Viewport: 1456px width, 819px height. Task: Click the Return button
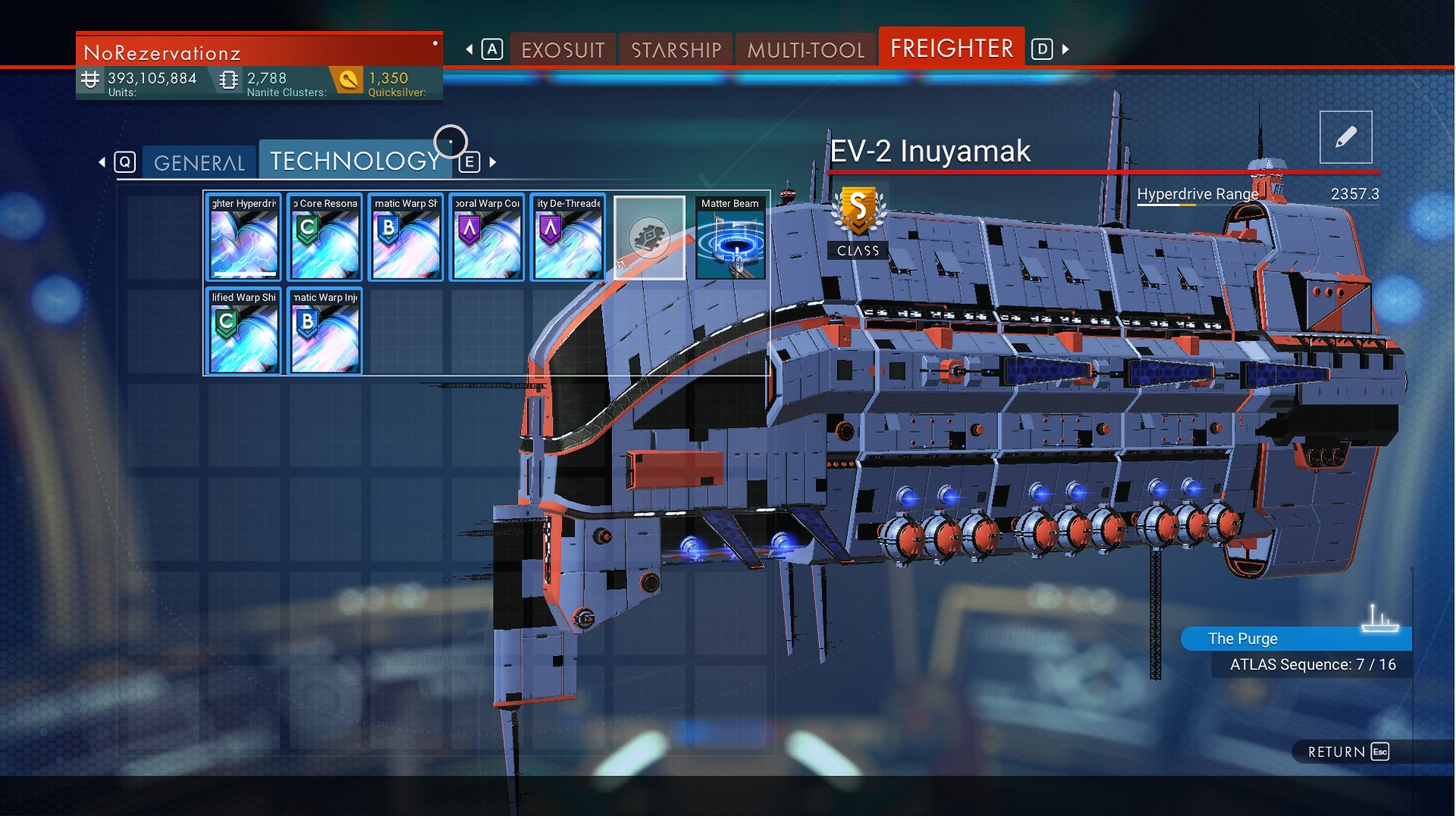tap(1348, 752)
